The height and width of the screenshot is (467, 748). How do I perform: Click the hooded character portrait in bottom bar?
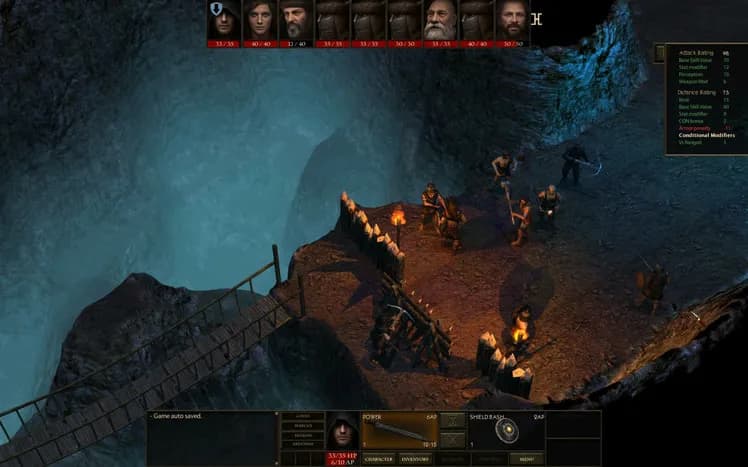[x=343, y=431]
